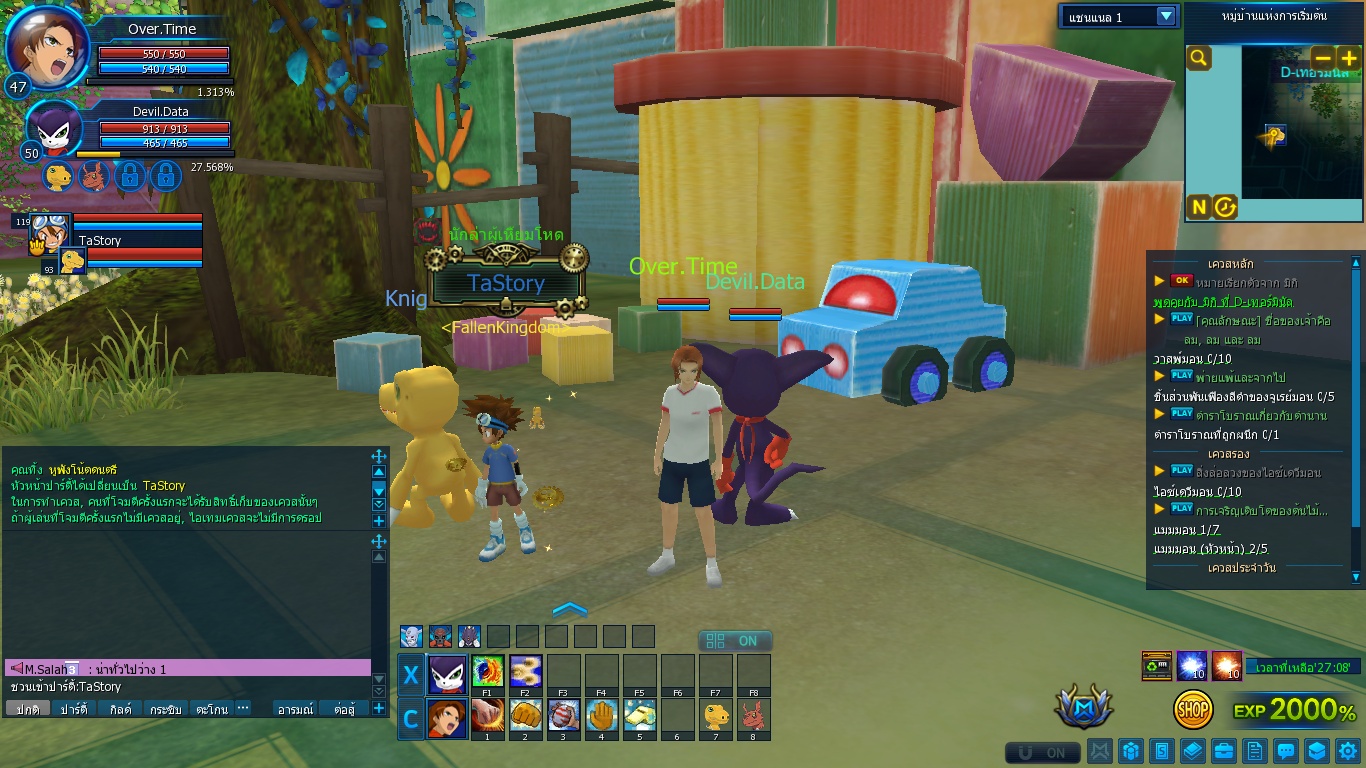Activate the F1 Digimon fire skill

pos(487,670)
